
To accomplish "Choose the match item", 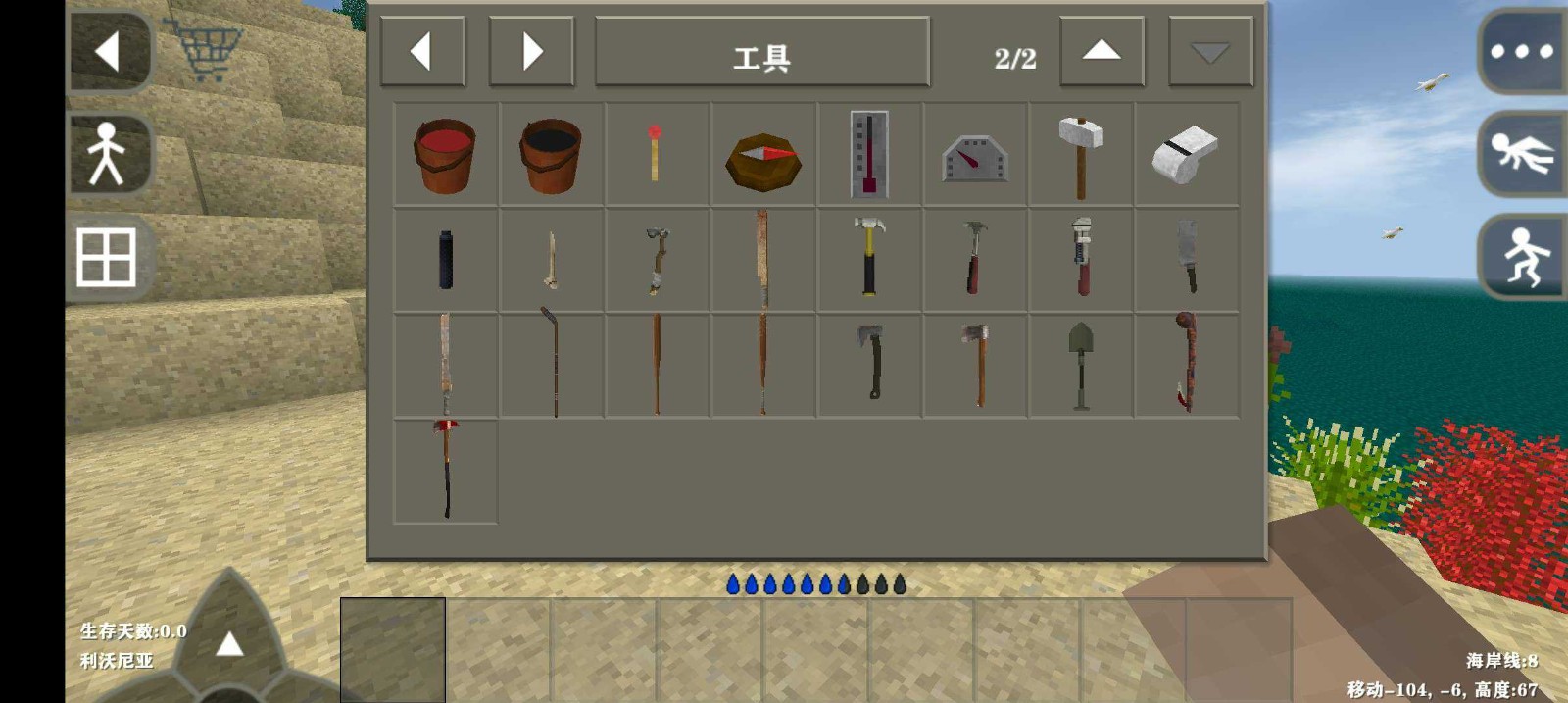I will pyautogui.click(x=656, y=154).
